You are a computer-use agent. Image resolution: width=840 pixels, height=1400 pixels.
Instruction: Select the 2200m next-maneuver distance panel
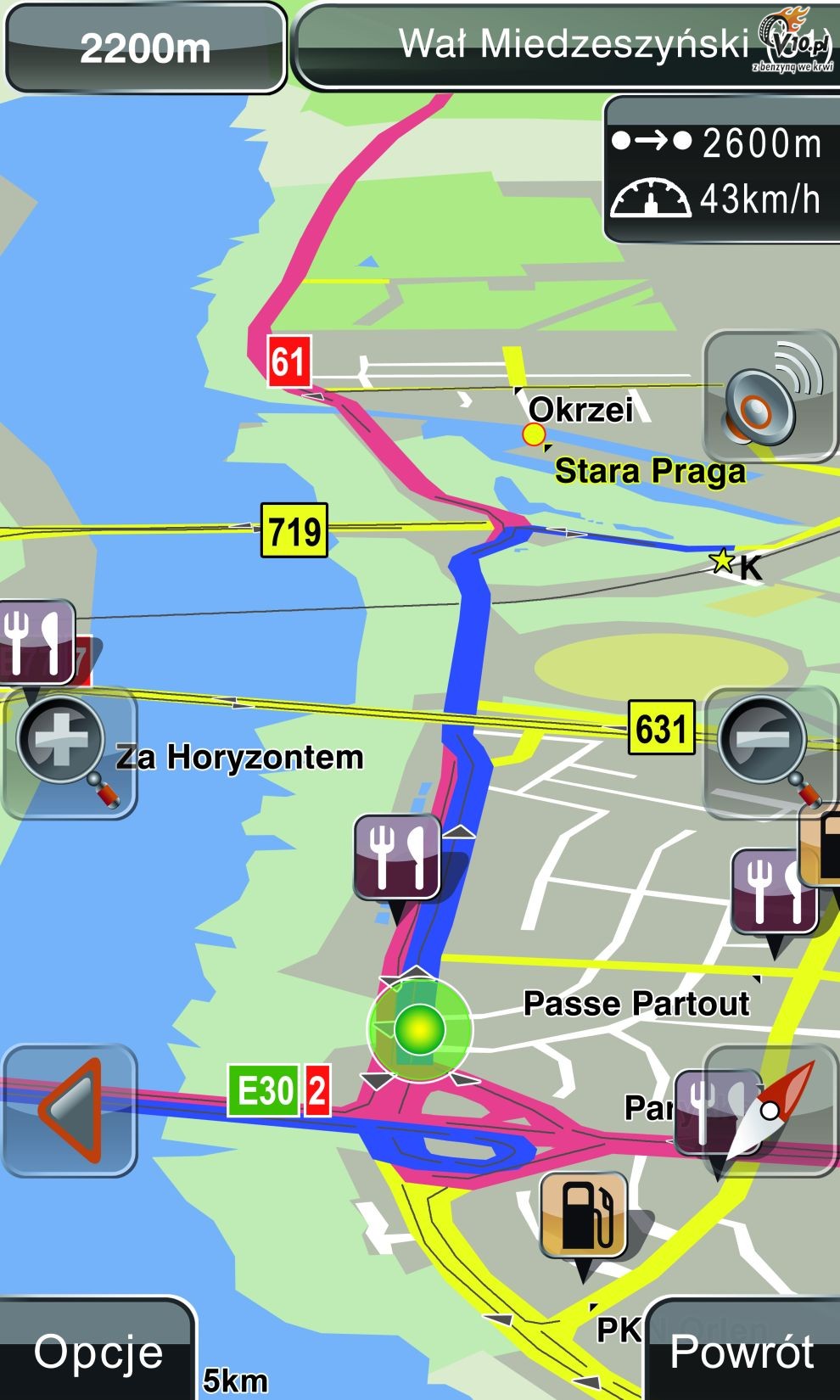point(145,48)
